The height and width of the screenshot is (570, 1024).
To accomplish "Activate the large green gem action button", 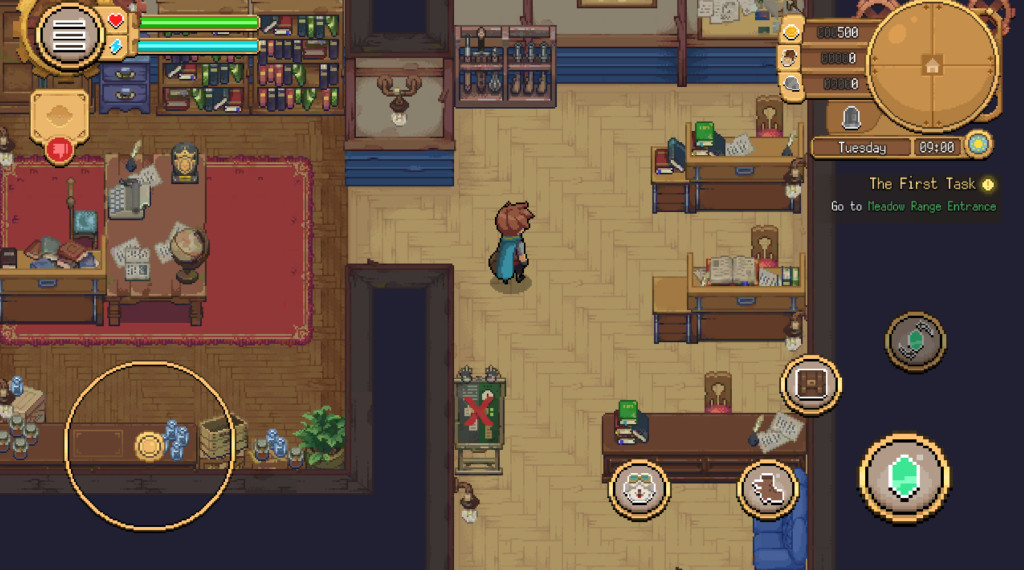I will click(x=904, y=476).
